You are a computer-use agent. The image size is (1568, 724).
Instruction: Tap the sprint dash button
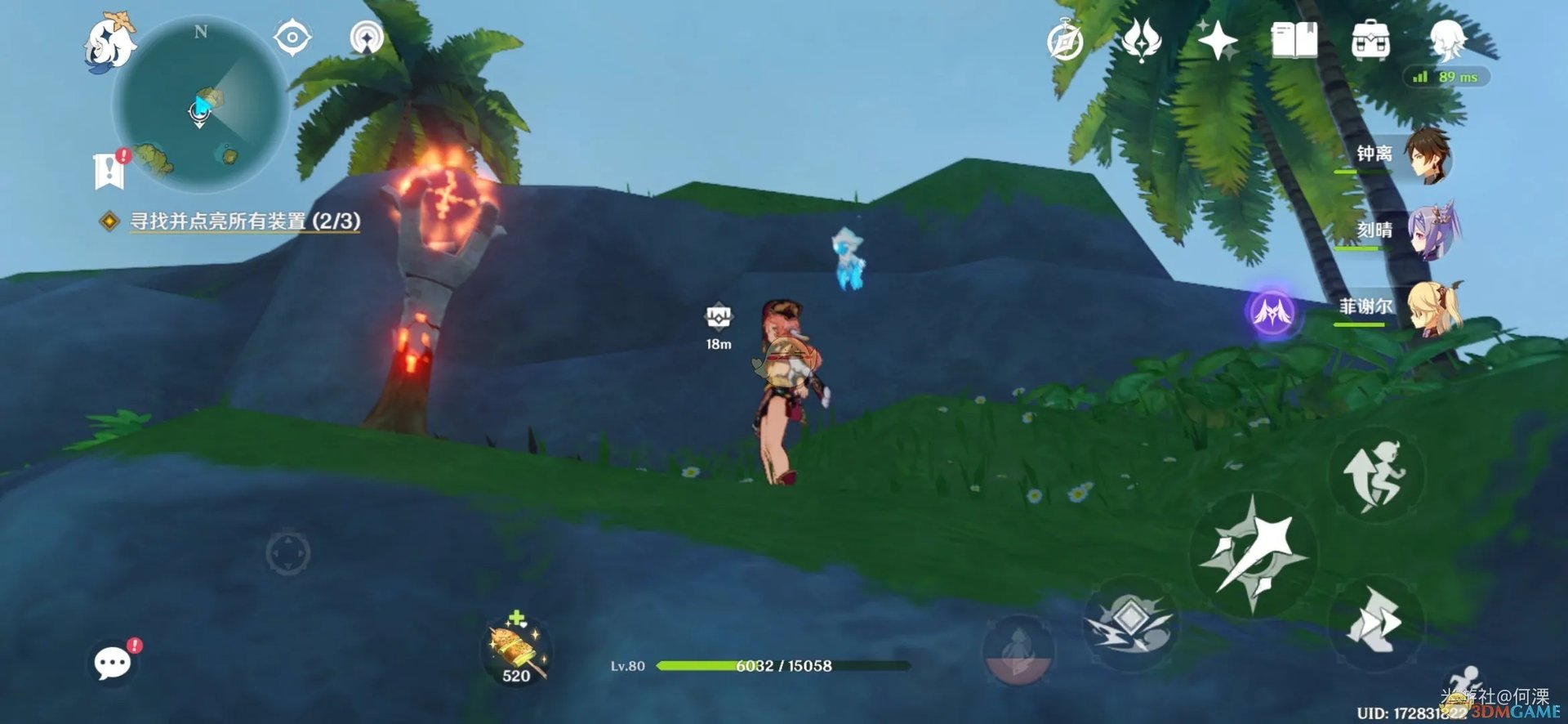tap(1375, 623)
